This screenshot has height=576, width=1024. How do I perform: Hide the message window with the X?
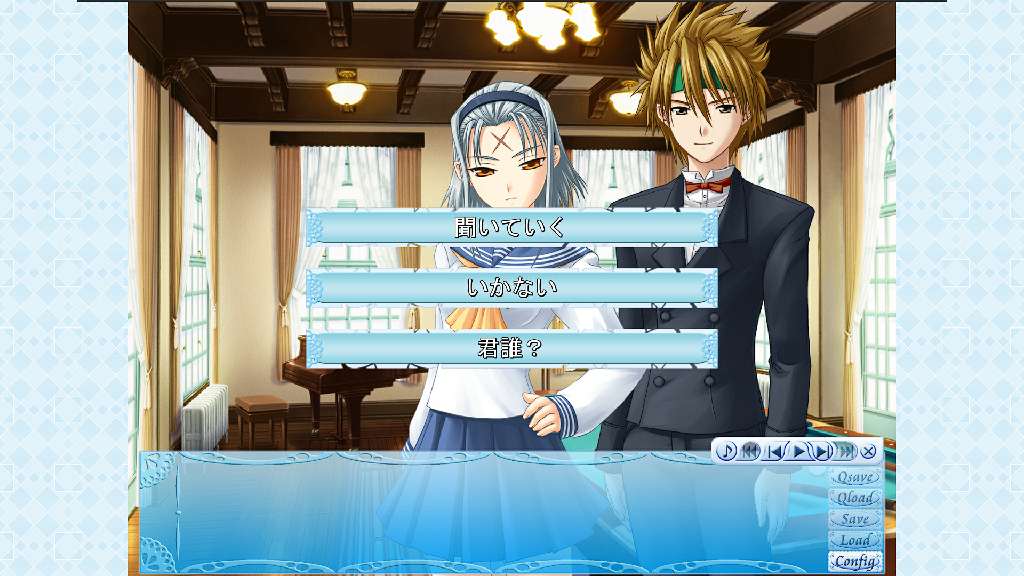(869, 451)
